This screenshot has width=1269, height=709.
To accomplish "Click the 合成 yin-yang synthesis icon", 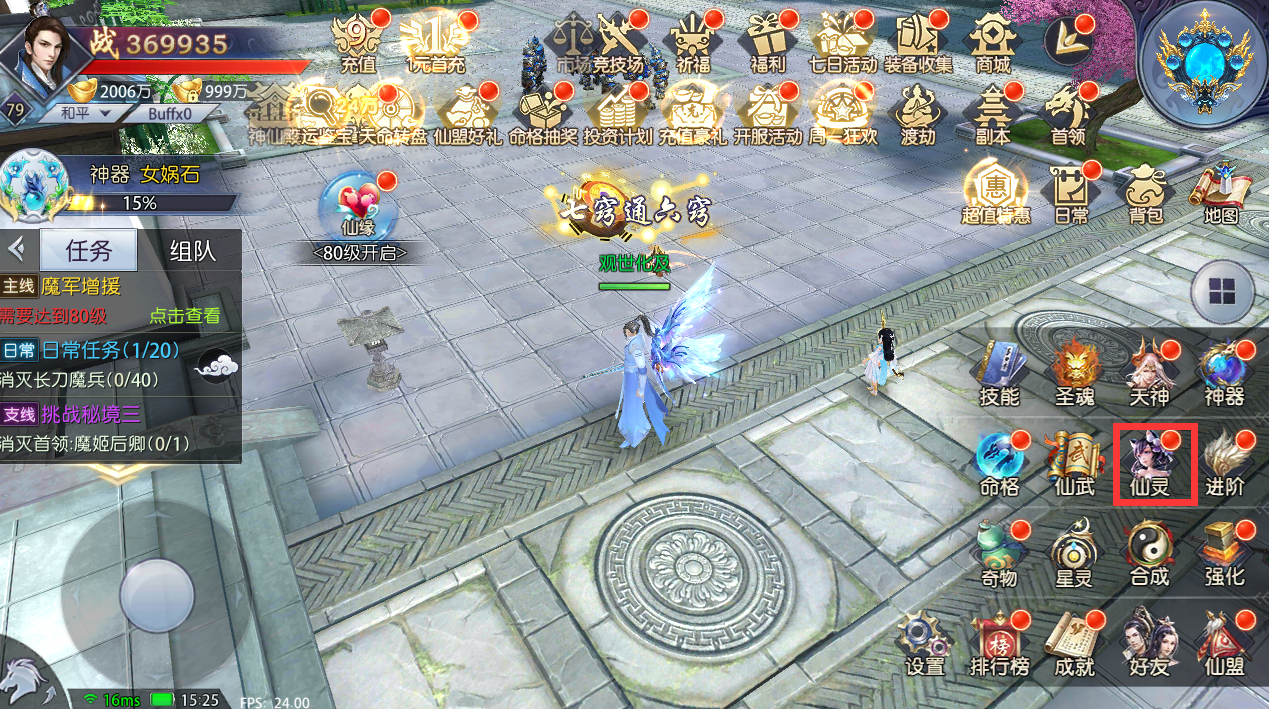I will (x=1148, y=553).
